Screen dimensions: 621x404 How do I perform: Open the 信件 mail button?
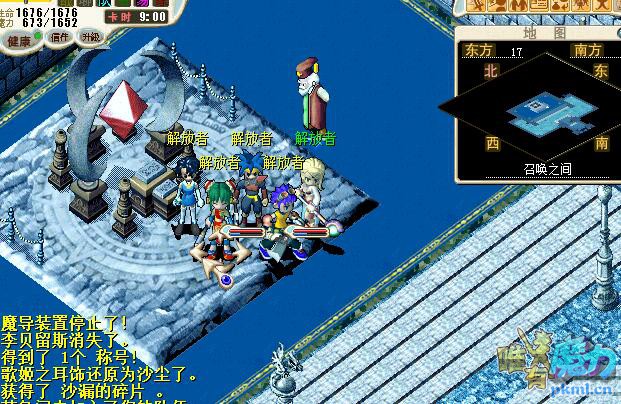pos(59,37)
